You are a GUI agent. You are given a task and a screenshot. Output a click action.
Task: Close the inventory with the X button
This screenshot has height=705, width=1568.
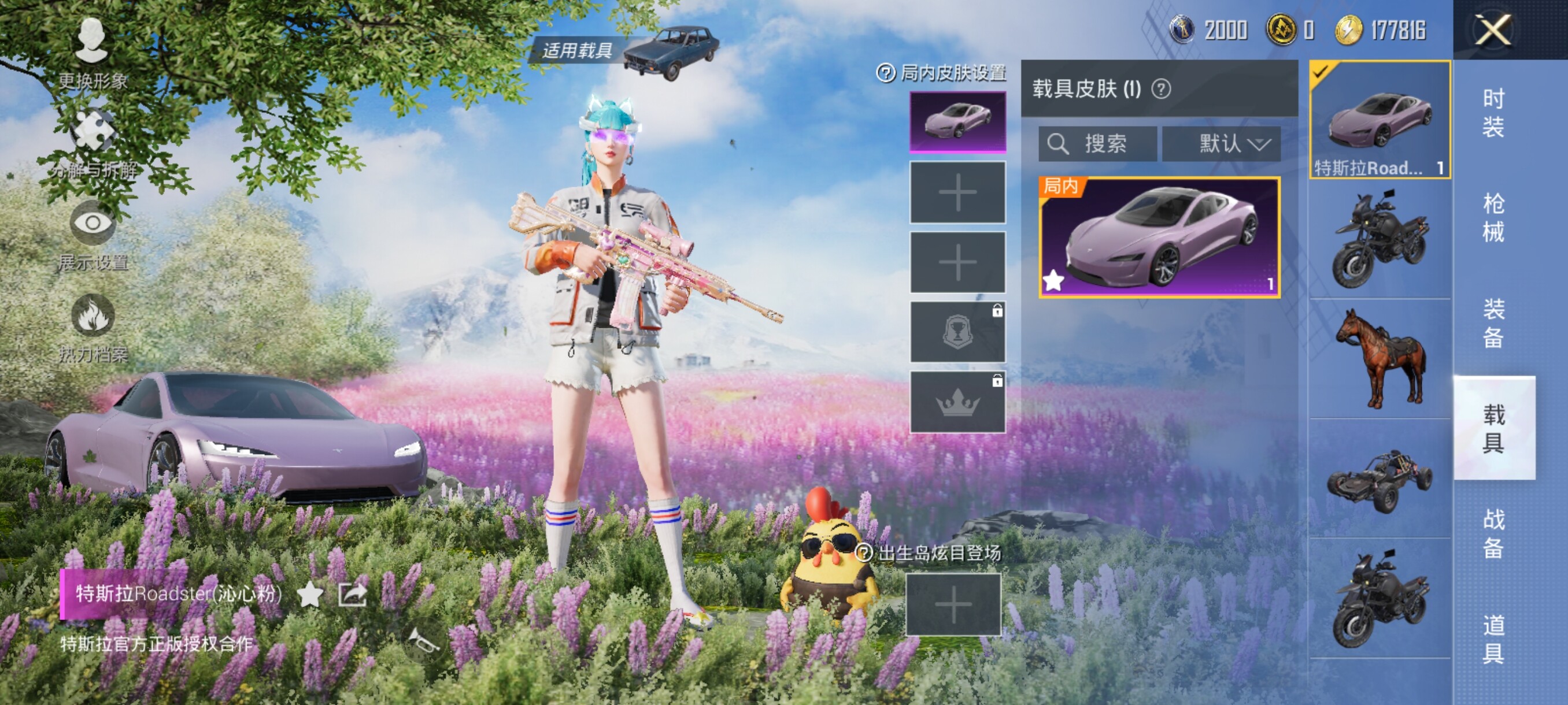click(x=1492, y=30)
